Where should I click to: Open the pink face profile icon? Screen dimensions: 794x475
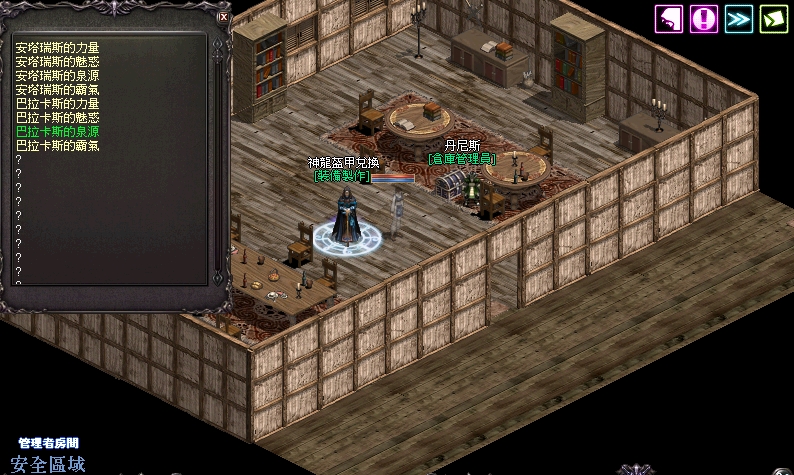(x=669, y=19)
